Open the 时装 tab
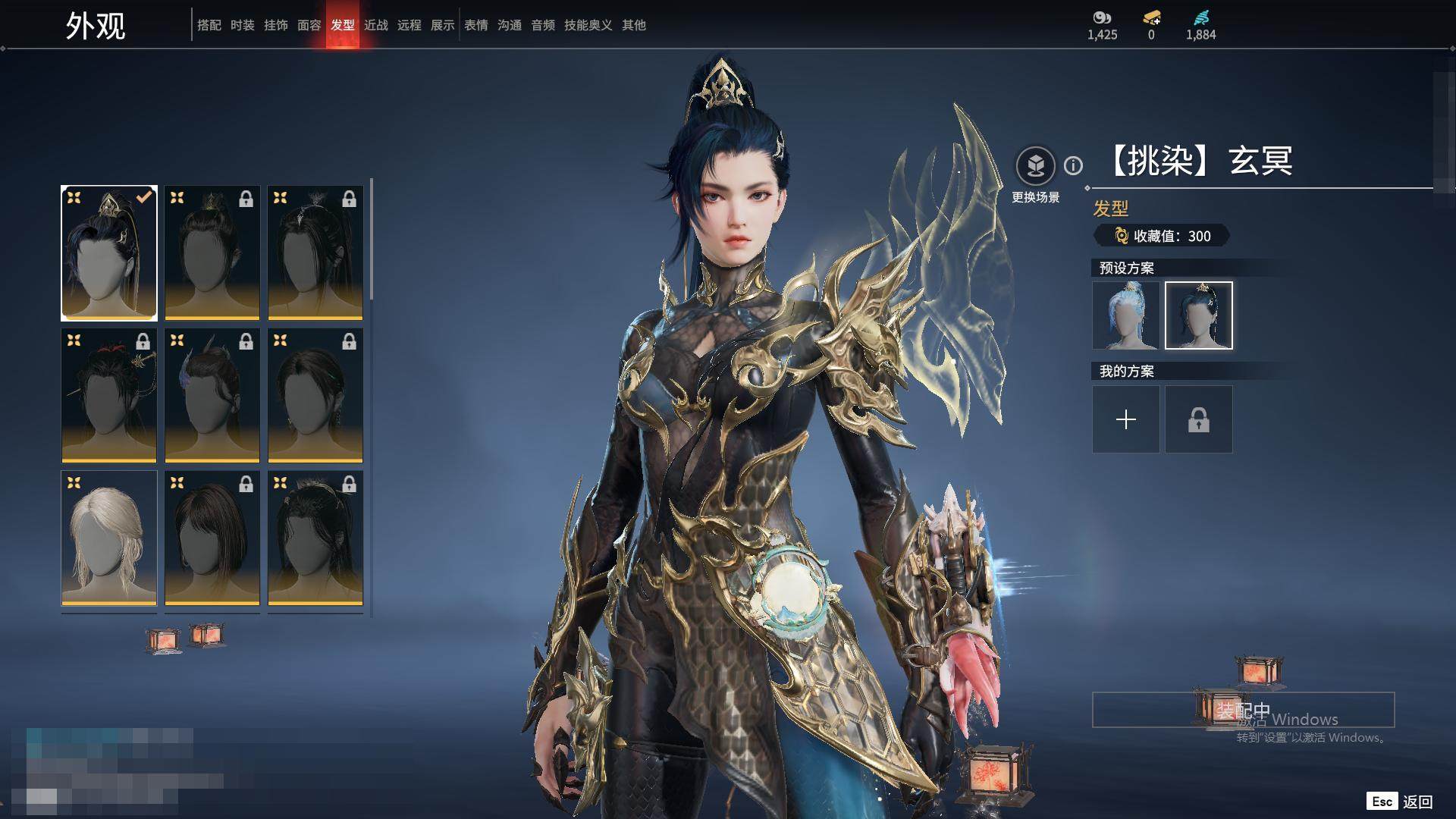Viewport: 1456px width, 819px height. [243, 25]
